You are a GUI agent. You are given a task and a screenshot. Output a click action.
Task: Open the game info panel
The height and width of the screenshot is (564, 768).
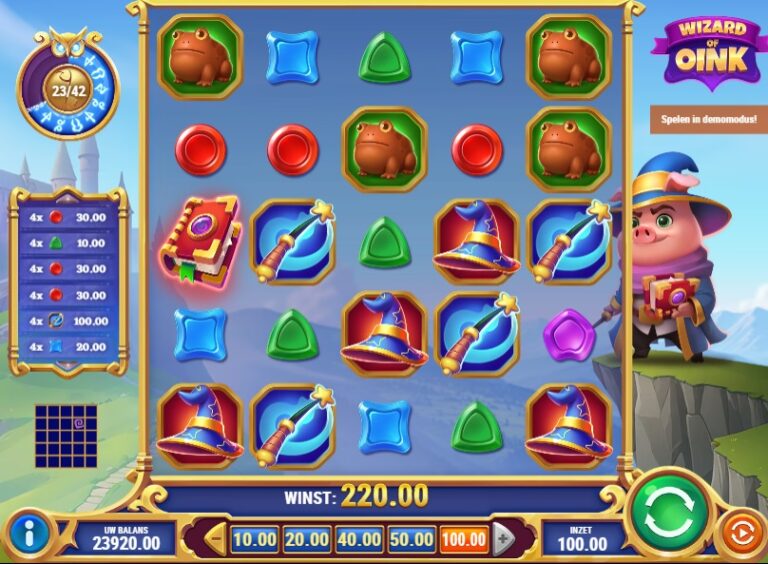click(29, 532)
